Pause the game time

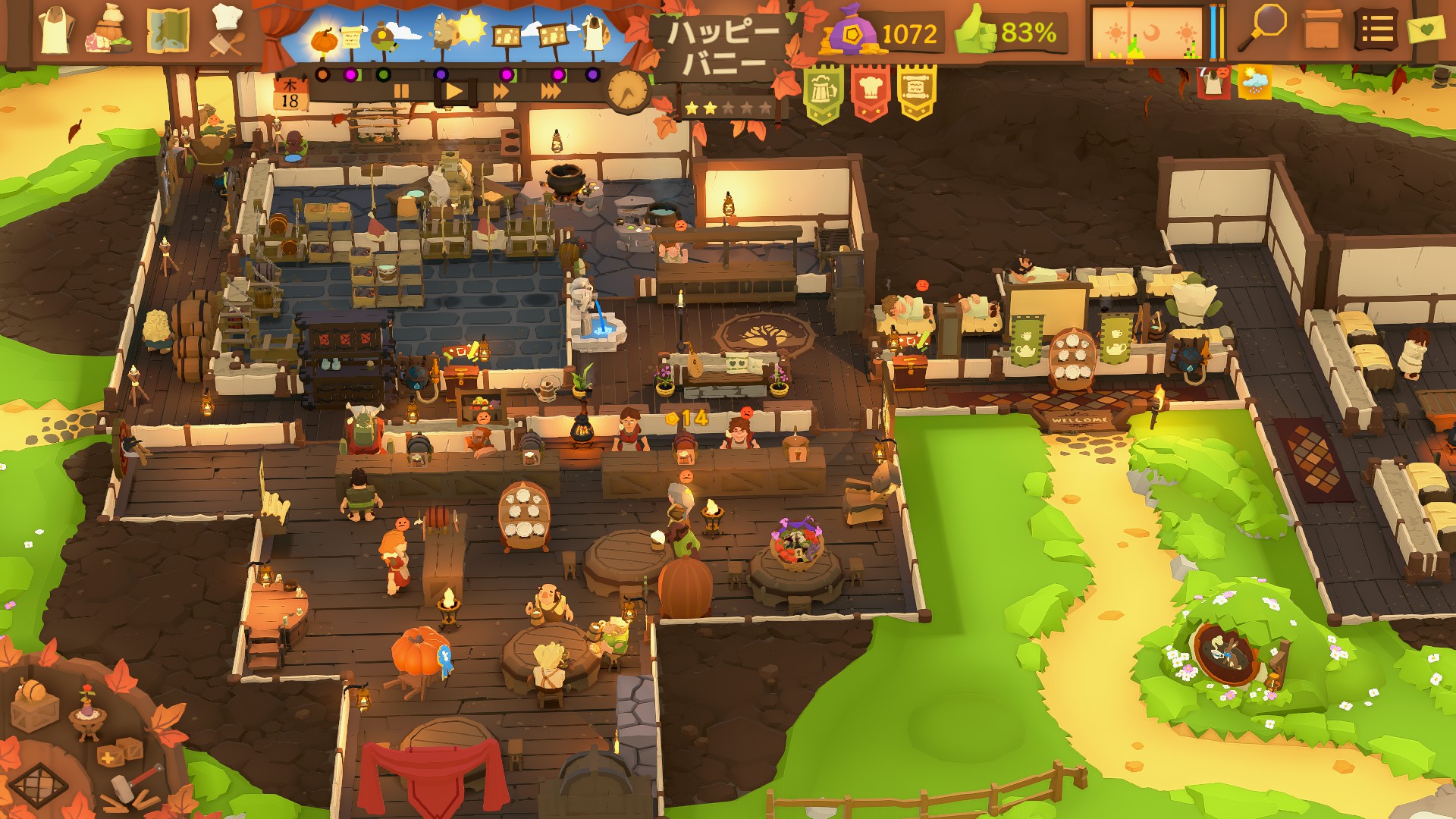[401, 92]
